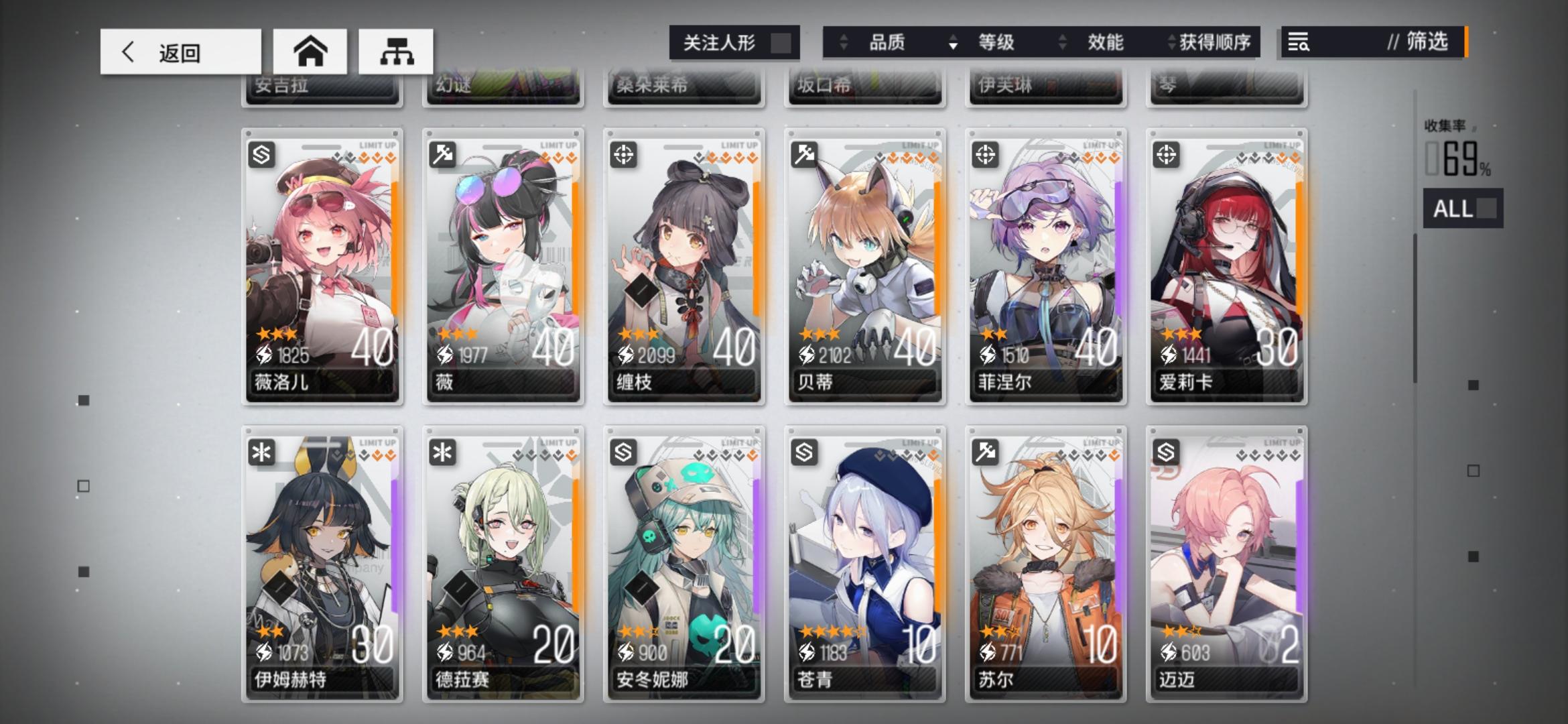Select the sniper class icon on 薇洛儿's card

click(x=263, y=156)
